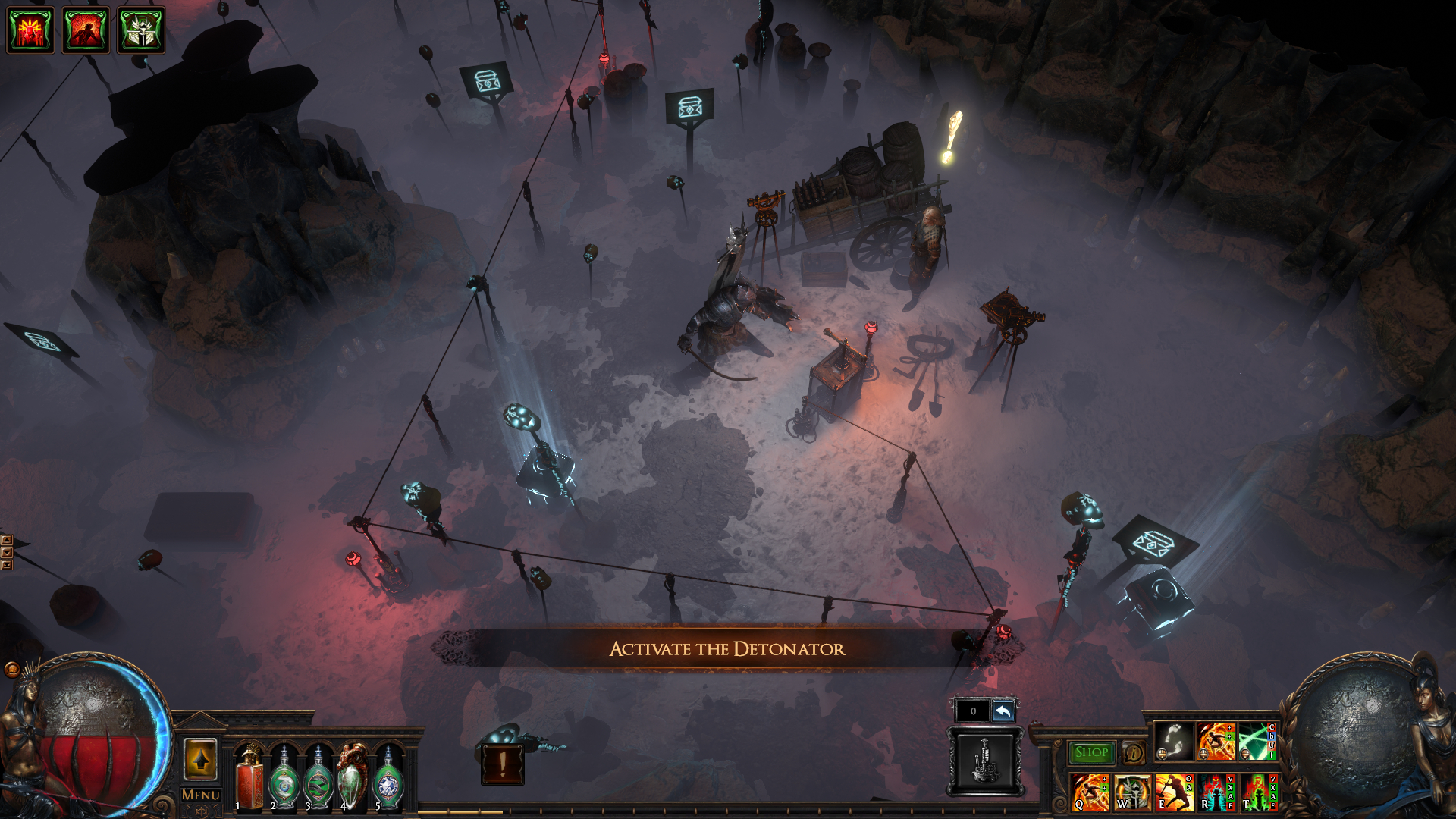Use the ram-horn flask in slot 4
Image resolution: width=1456 pixels, height=819 pixels.
(353, 777)
